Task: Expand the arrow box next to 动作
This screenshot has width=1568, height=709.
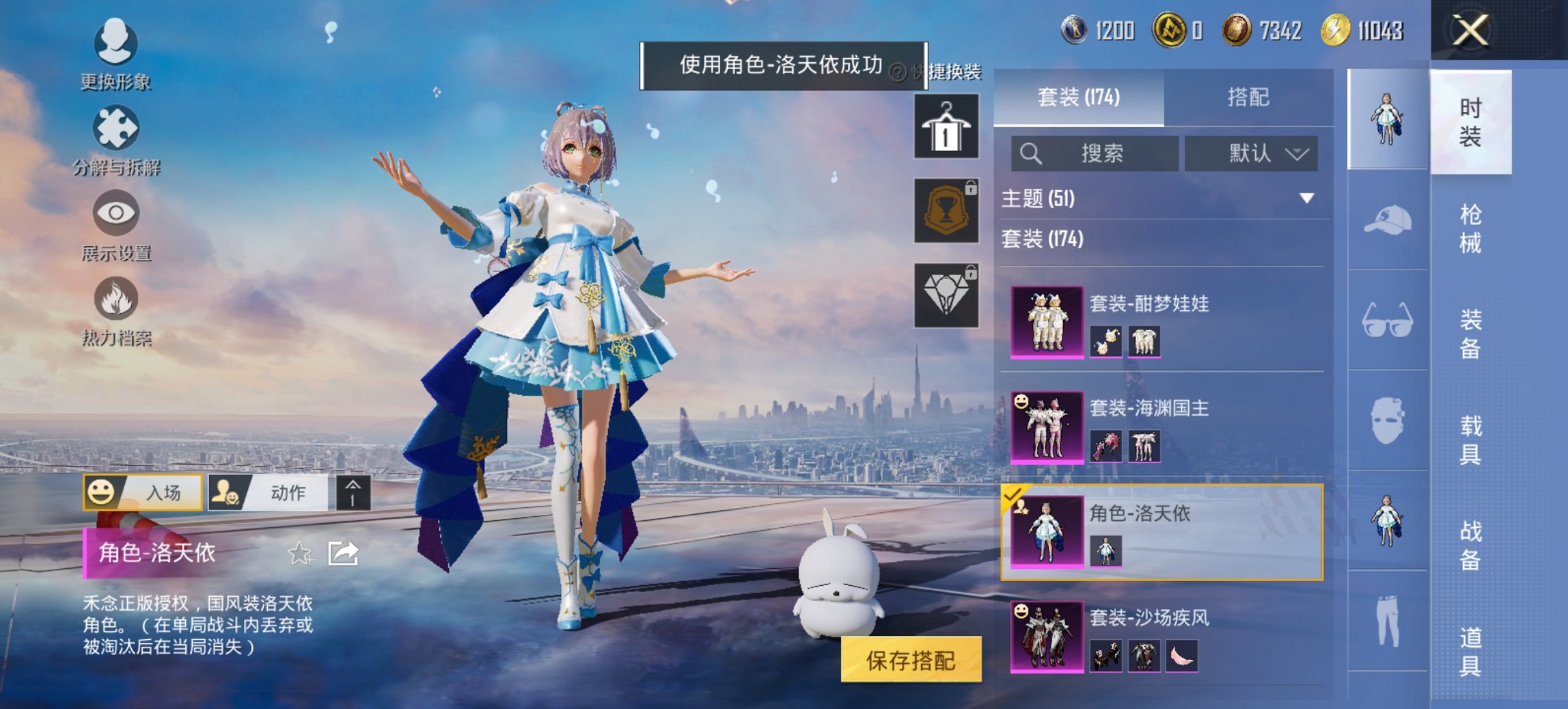Action: tap(350, 493)
